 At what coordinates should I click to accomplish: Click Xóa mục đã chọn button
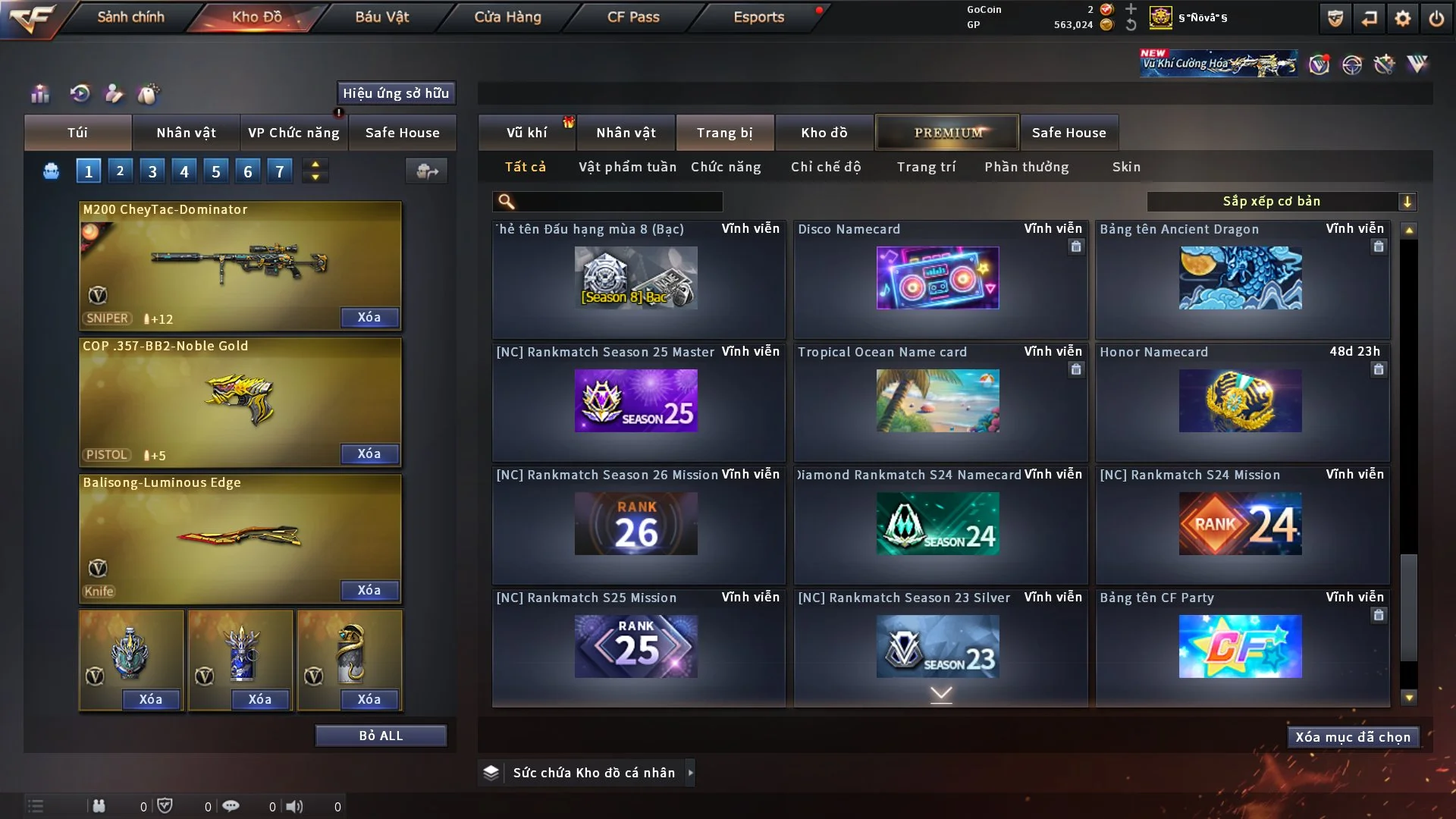[1353, 737]
